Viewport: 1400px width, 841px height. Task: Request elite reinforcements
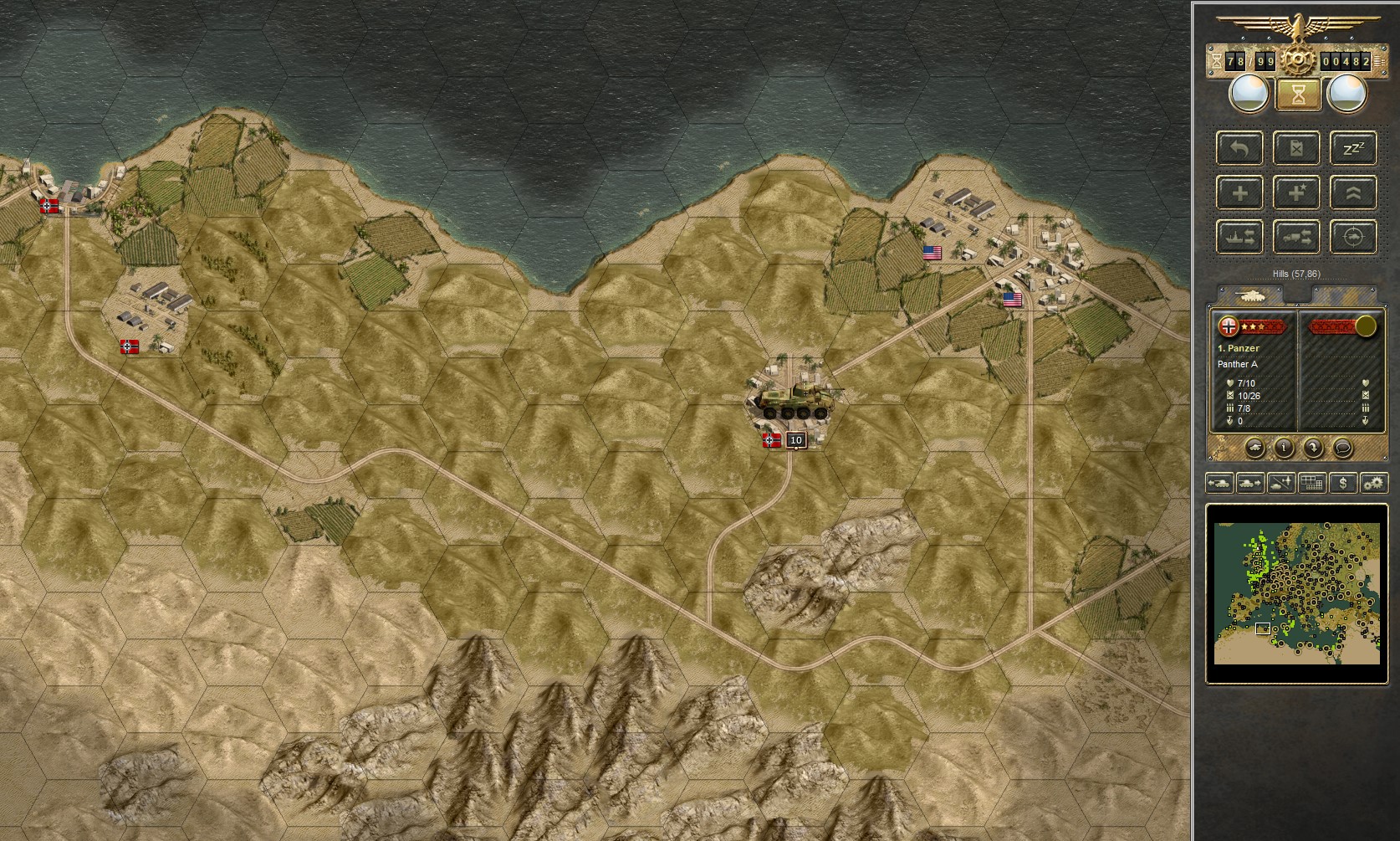[x=1297, y=192]
